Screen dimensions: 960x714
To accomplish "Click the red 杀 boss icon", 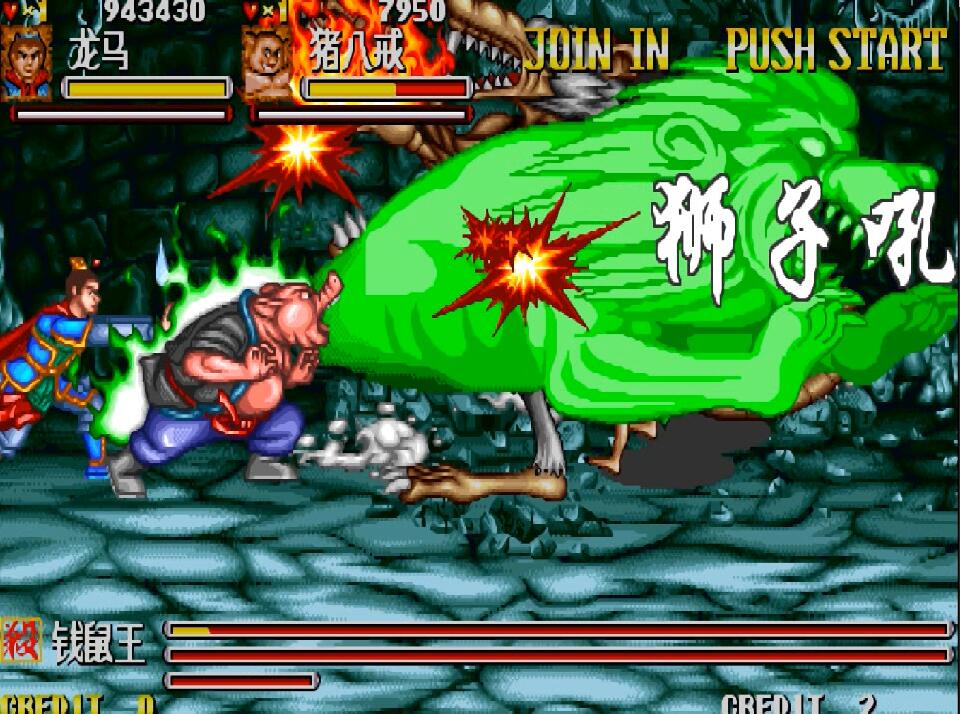I will [x=20, y=642].
